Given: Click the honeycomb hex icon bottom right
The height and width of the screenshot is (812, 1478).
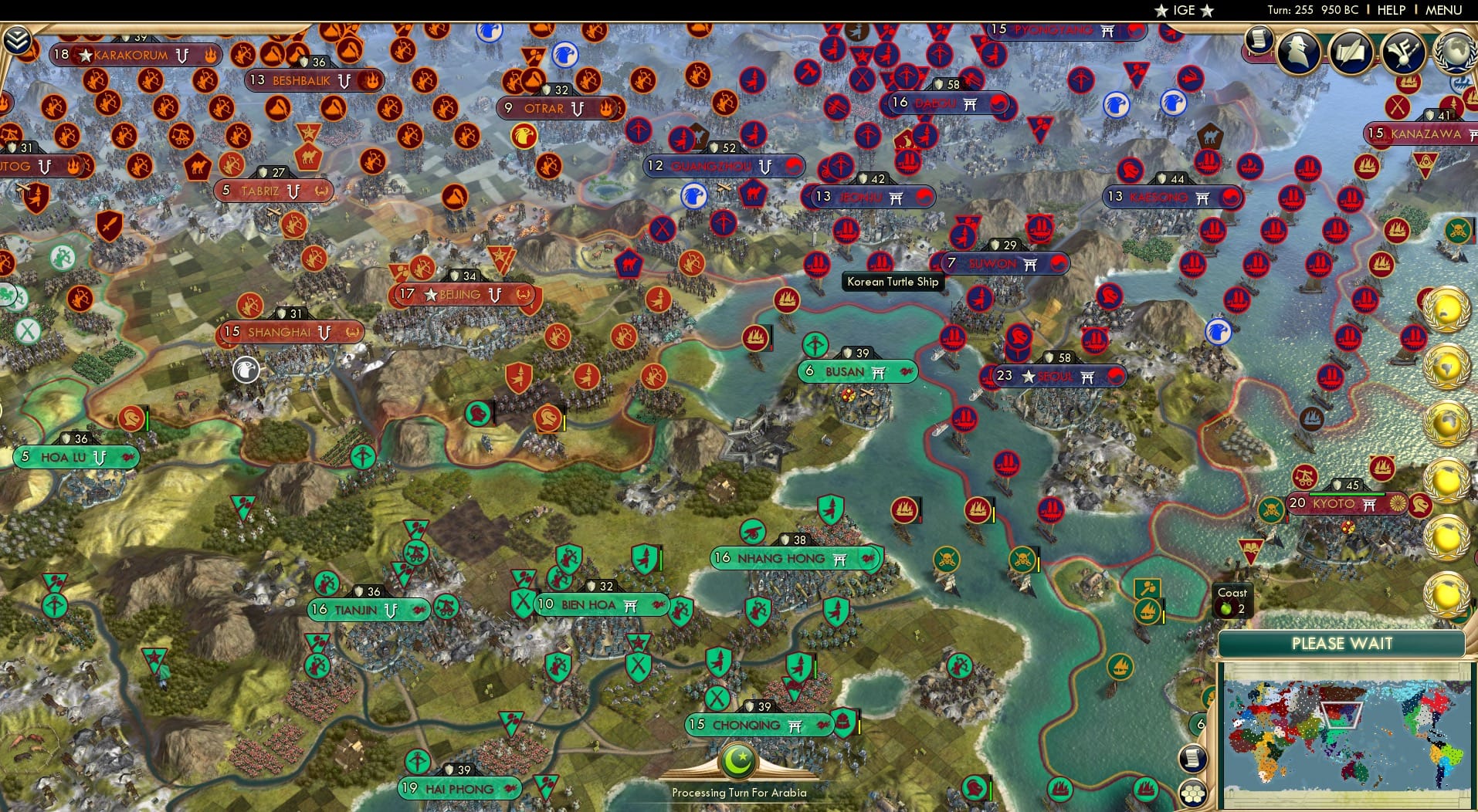Looking at the screenshot, I should pyautogui.click(x=1193, y=793).
